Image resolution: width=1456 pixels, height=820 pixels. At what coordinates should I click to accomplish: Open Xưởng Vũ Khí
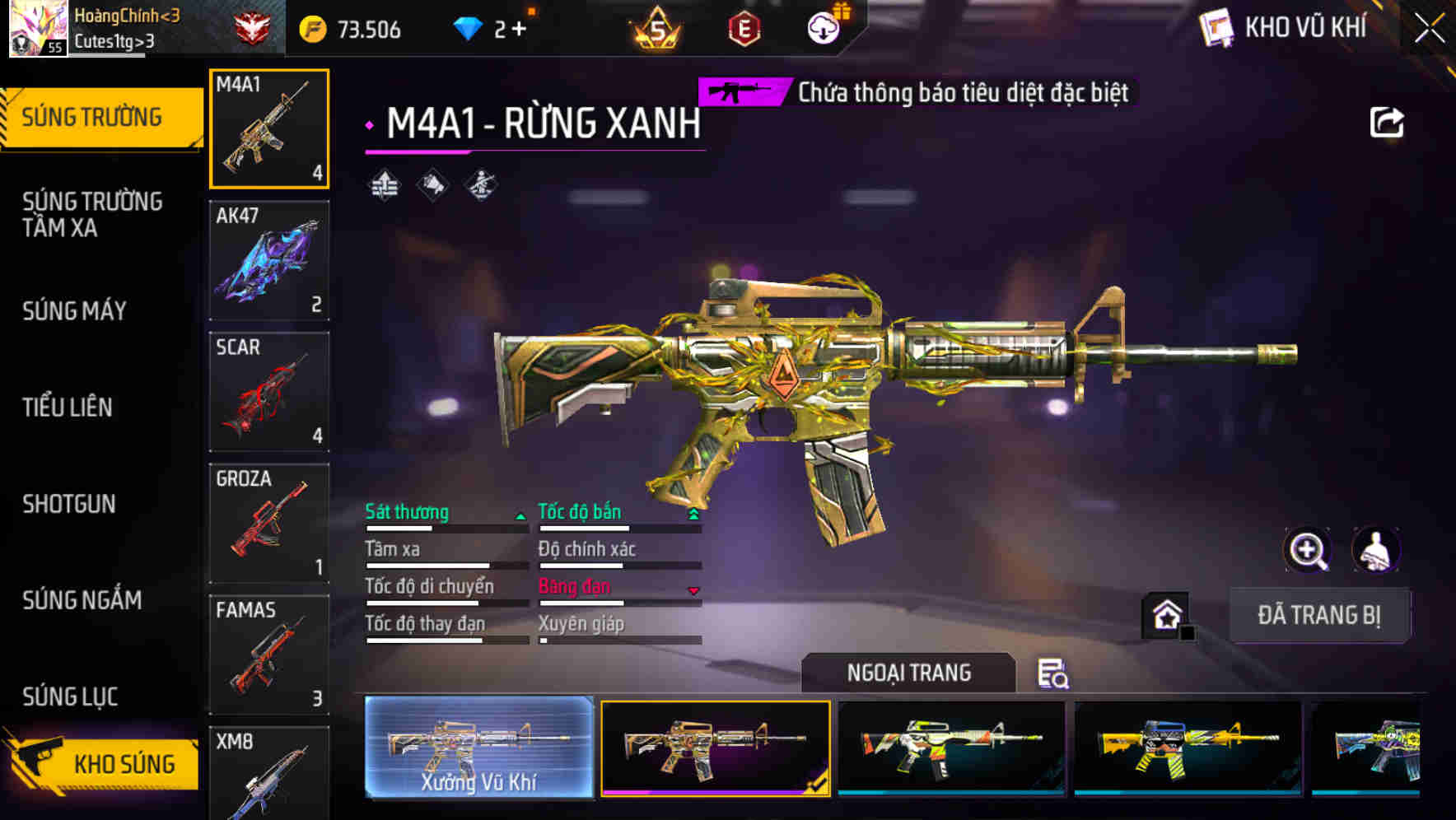pyautogui.click(x=478, y=749)
